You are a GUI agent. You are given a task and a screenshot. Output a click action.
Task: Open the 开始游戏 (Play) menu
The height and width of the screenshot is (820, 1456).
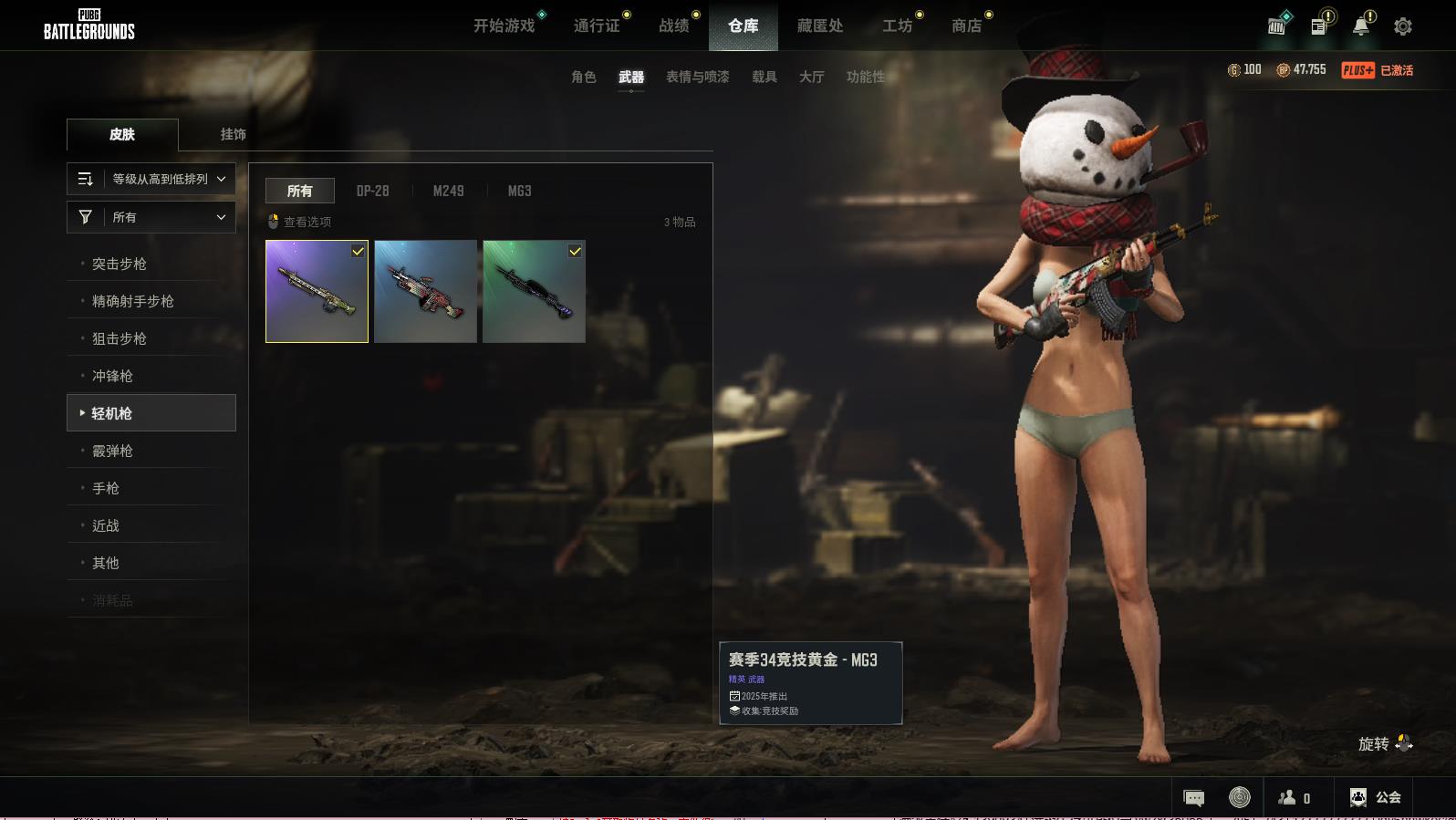coord(504,26)
